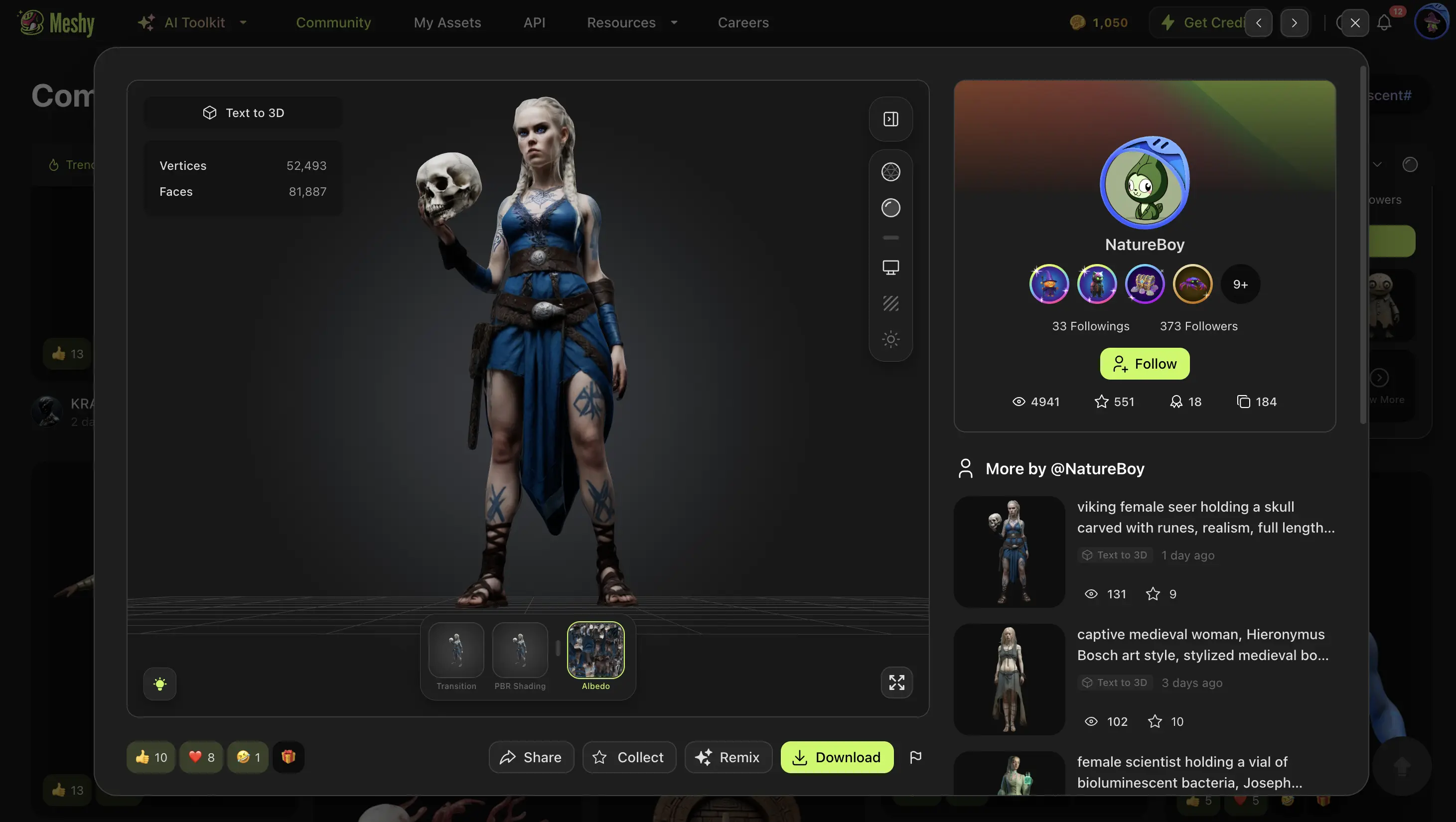The image size is (1456, 822).
Task: Download the viking seer model
Action: [x=837, y=757]
